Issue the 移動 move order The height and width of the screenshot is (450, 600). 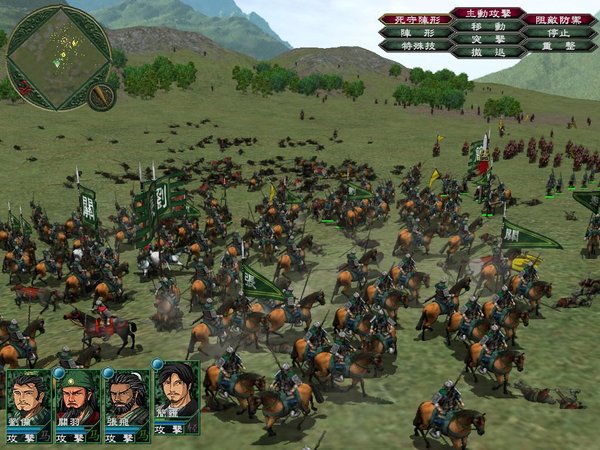pyautogui.click(x=487, y=27)
